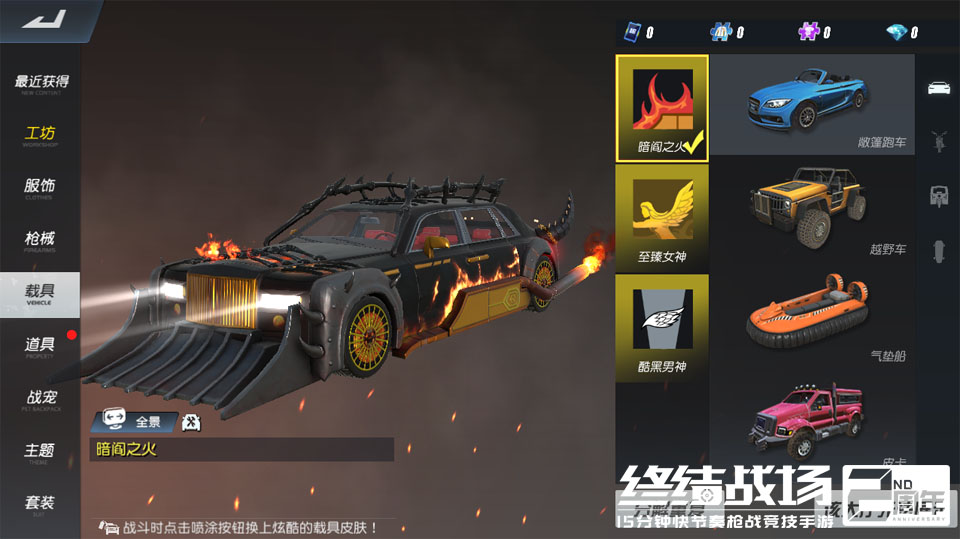This screenshot has width=960, height=539.
Task: Open the 主题 Theme category
Action: pyautogui.click(x=41, y=451)
